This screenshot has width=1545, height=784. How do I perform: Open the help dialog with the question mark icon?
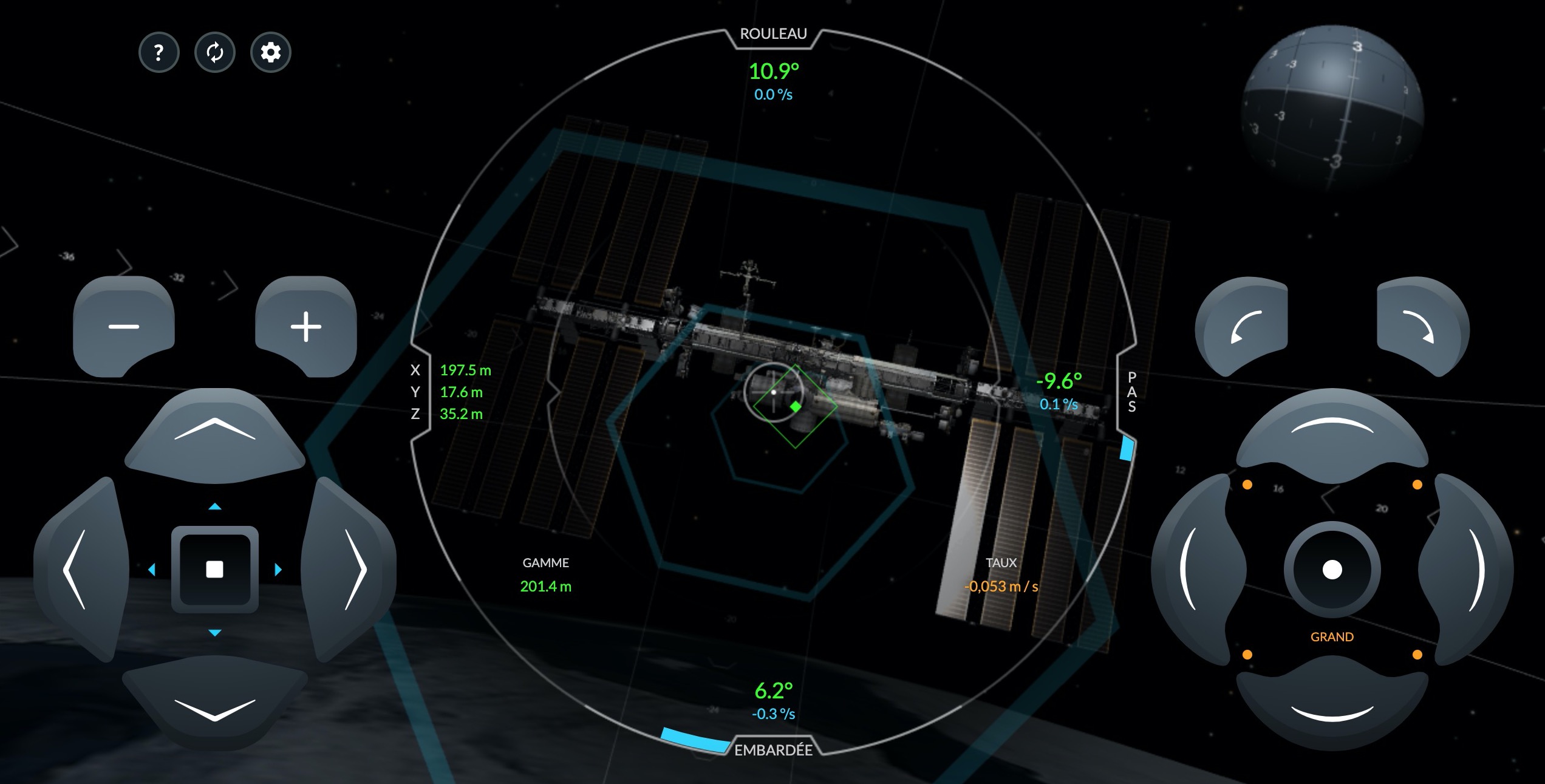click(x=159, y=53)
